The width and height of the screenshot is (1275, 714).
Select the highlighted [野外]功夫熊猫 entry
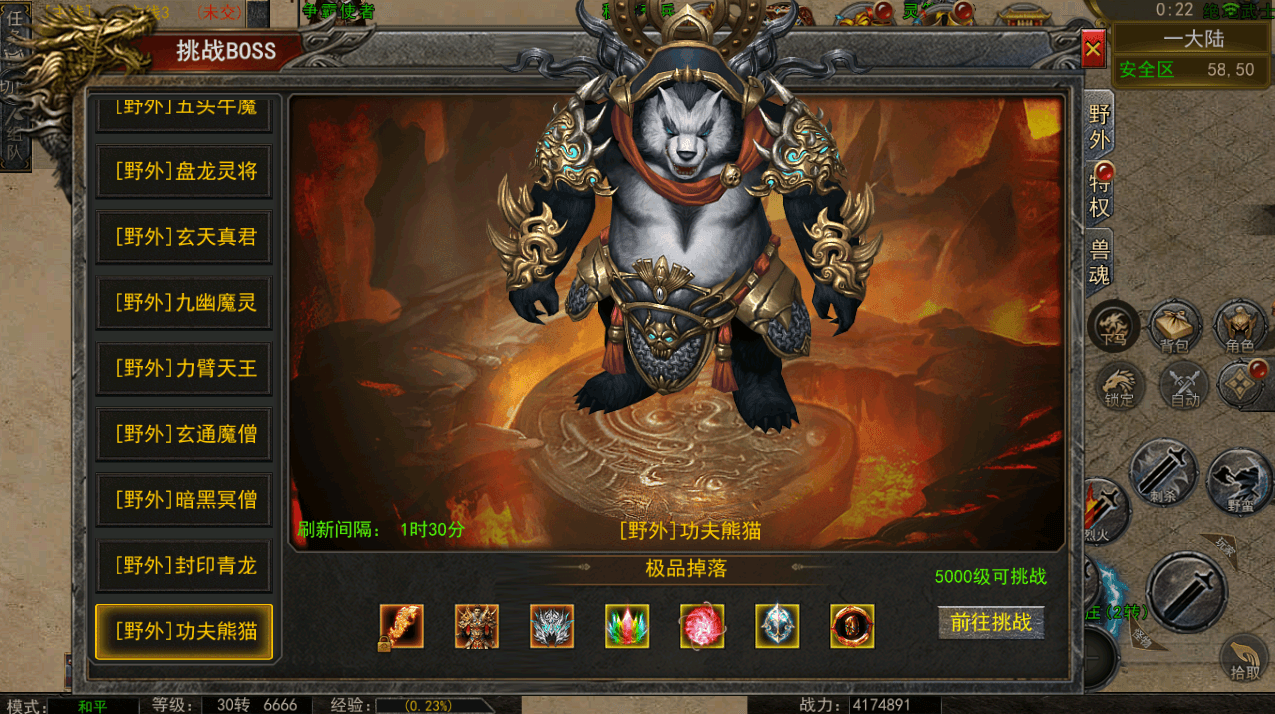185,631
